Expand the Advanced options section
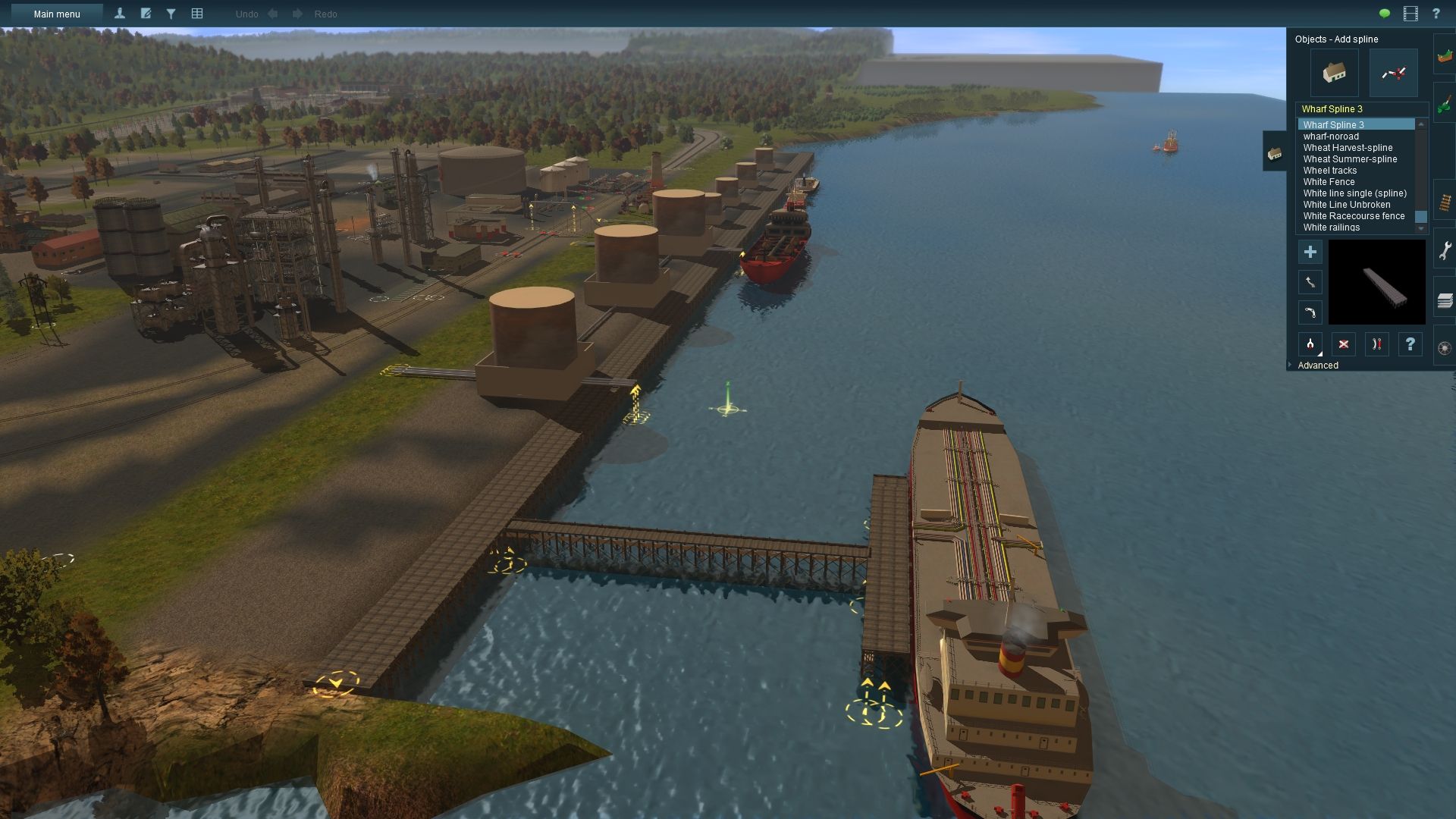 [x=1317, y=365]
